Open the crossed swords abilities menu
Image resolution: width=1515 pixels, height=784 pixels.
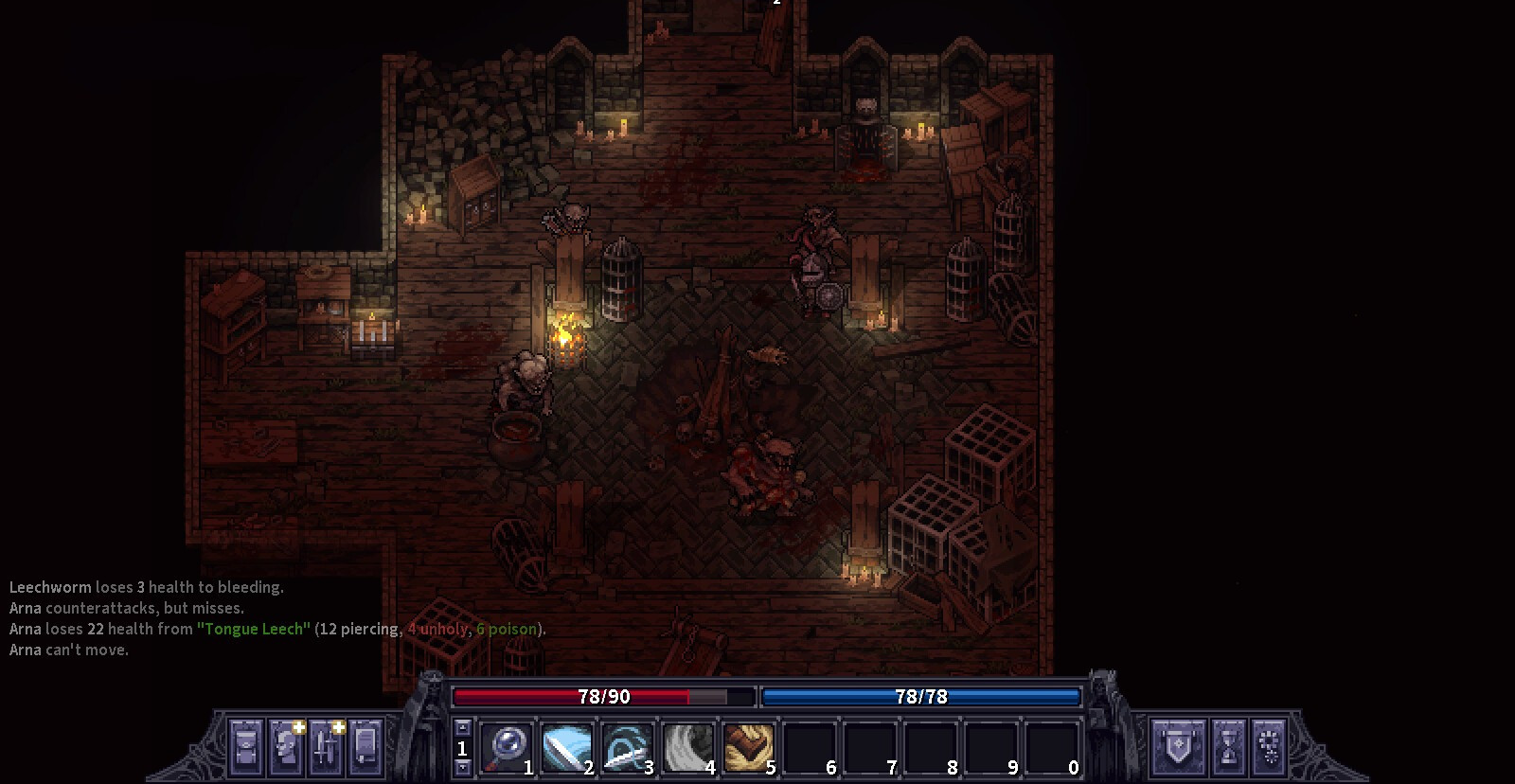[326, 745]
